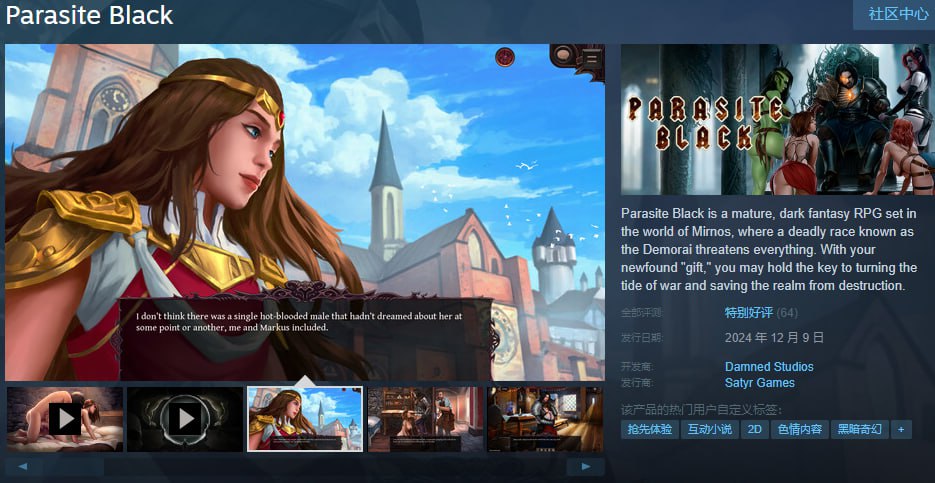Open the Damned Studios developer link
935x483 pixels.
coord(768,367)
